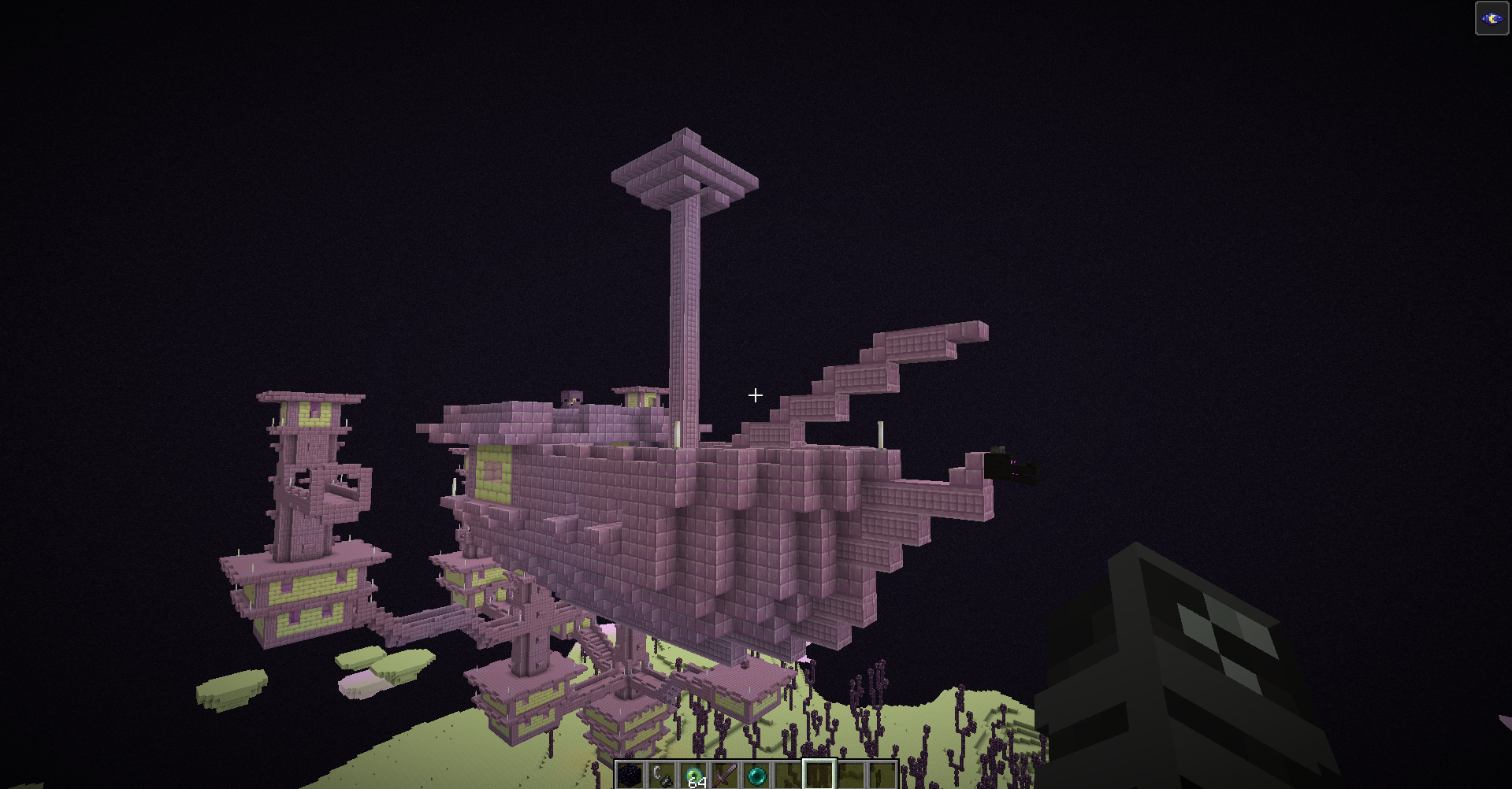Click the currently highlighted empty hotbar slot
The height and width of the screenshot is (789, 1512).
pyautogui.click(x=819, y=775)
